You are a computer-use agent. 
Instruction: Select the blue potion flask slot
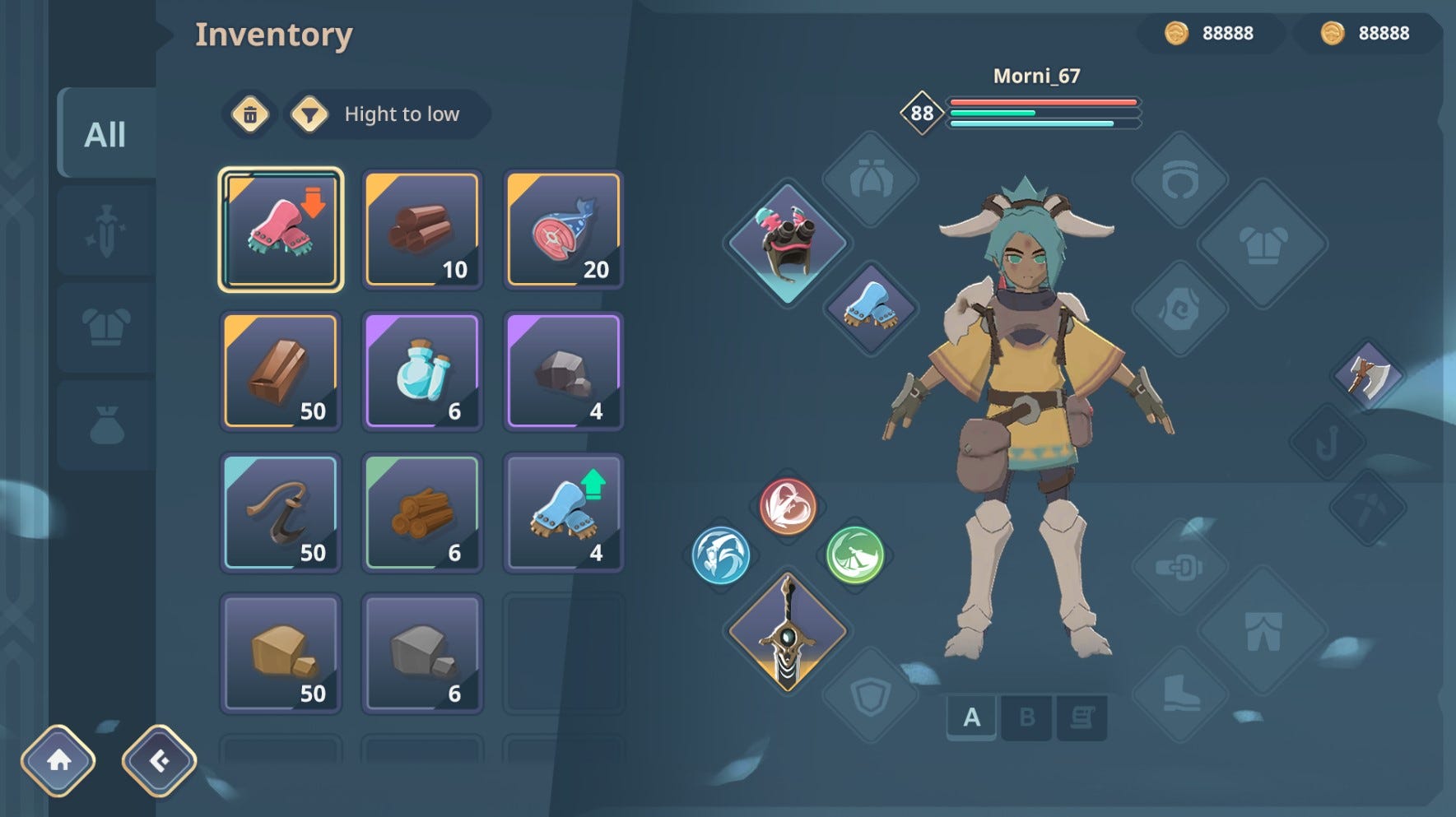tap(422, 371)
